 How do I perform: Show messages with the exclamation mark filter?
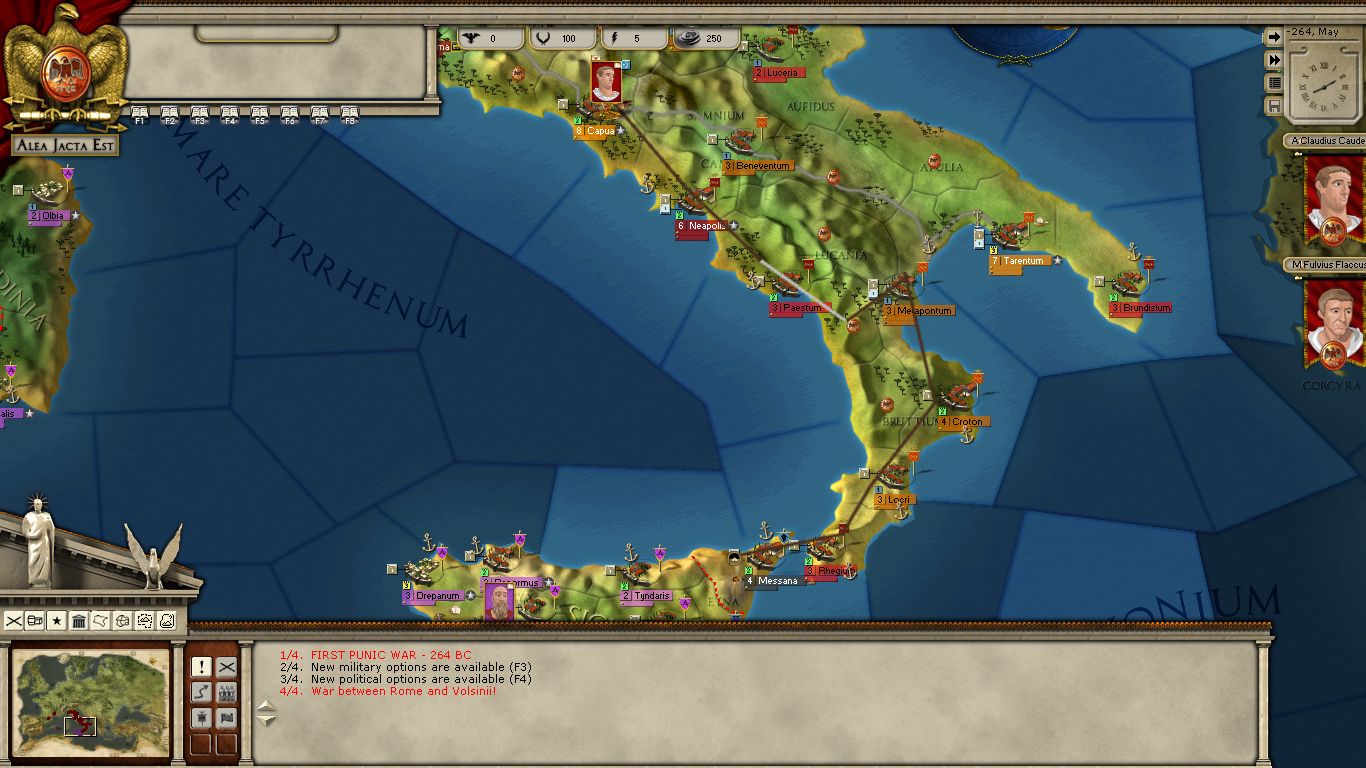201,667
